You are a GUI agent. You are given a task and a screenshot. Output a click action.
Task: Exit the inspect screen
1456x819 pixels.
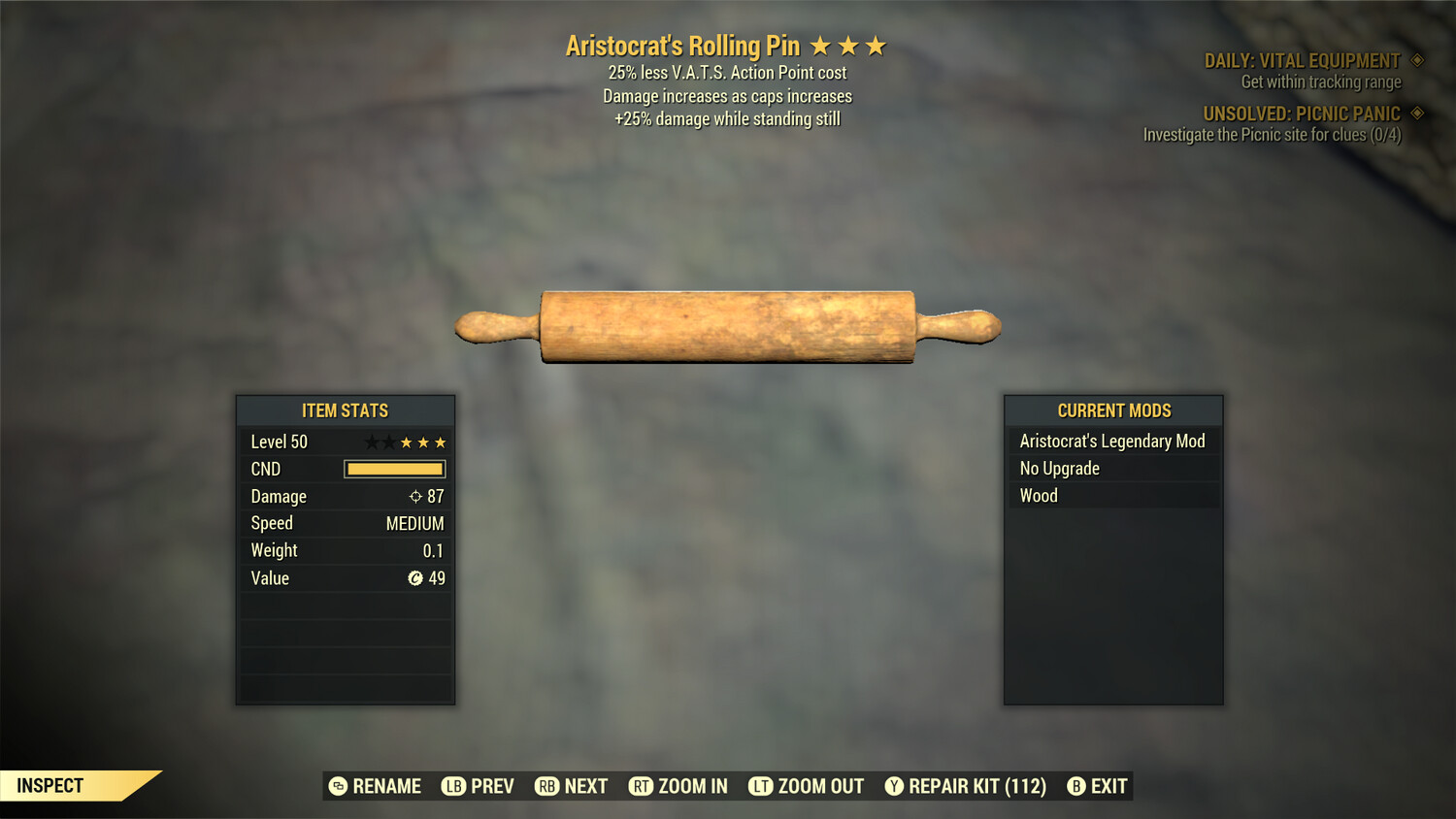point(1097,786)
